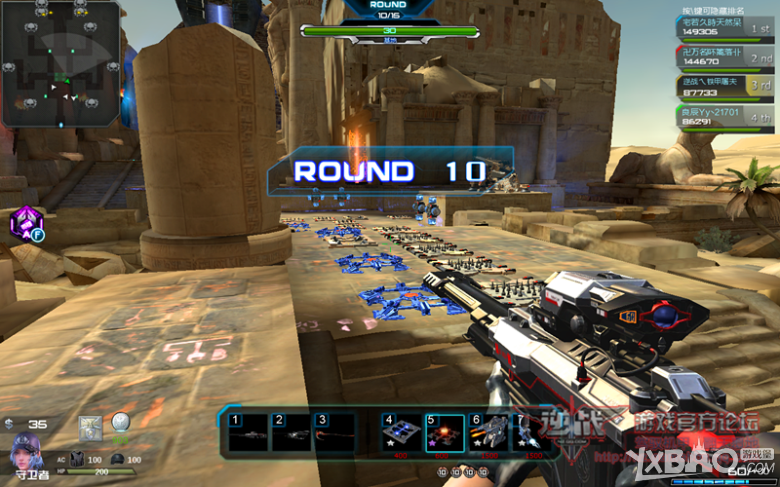780x487 pixels.
Task: Select the 2nd place player row
Action: pos(727,56)
